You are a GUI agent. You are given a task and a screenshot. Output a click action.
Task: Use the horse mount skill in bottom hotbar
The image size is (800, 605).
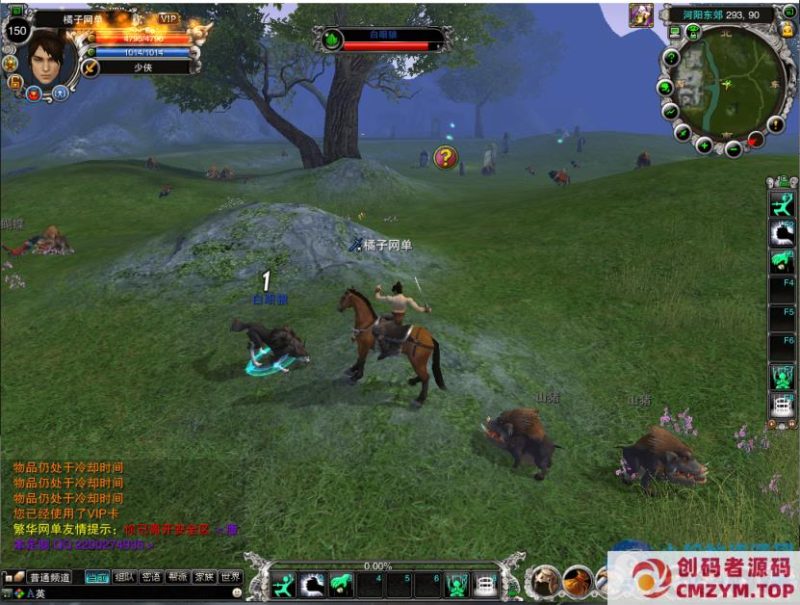pos(340,582)
